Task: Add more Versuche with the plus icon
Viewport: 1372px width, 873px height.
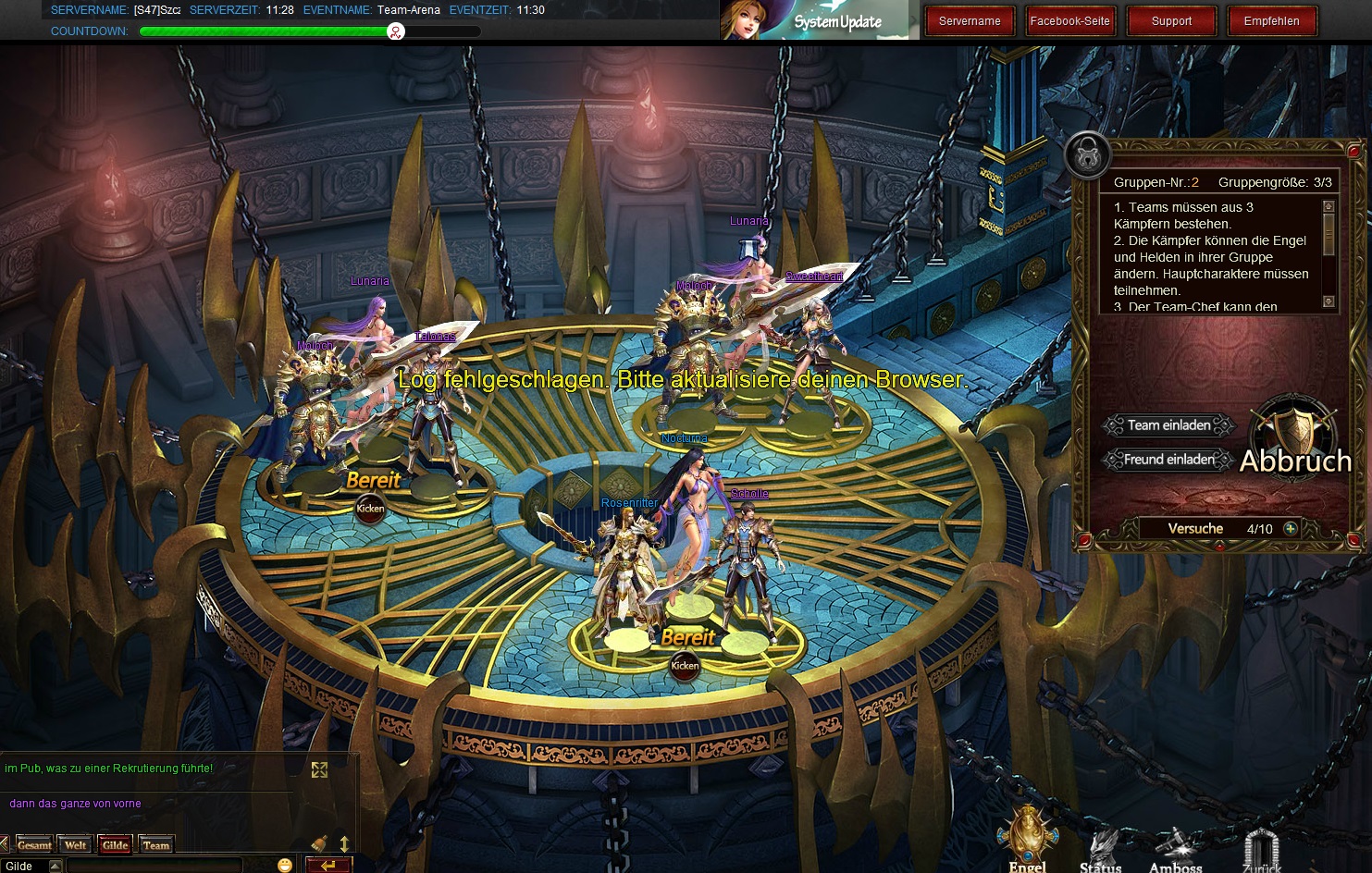Action: [x=1291, y=529]
